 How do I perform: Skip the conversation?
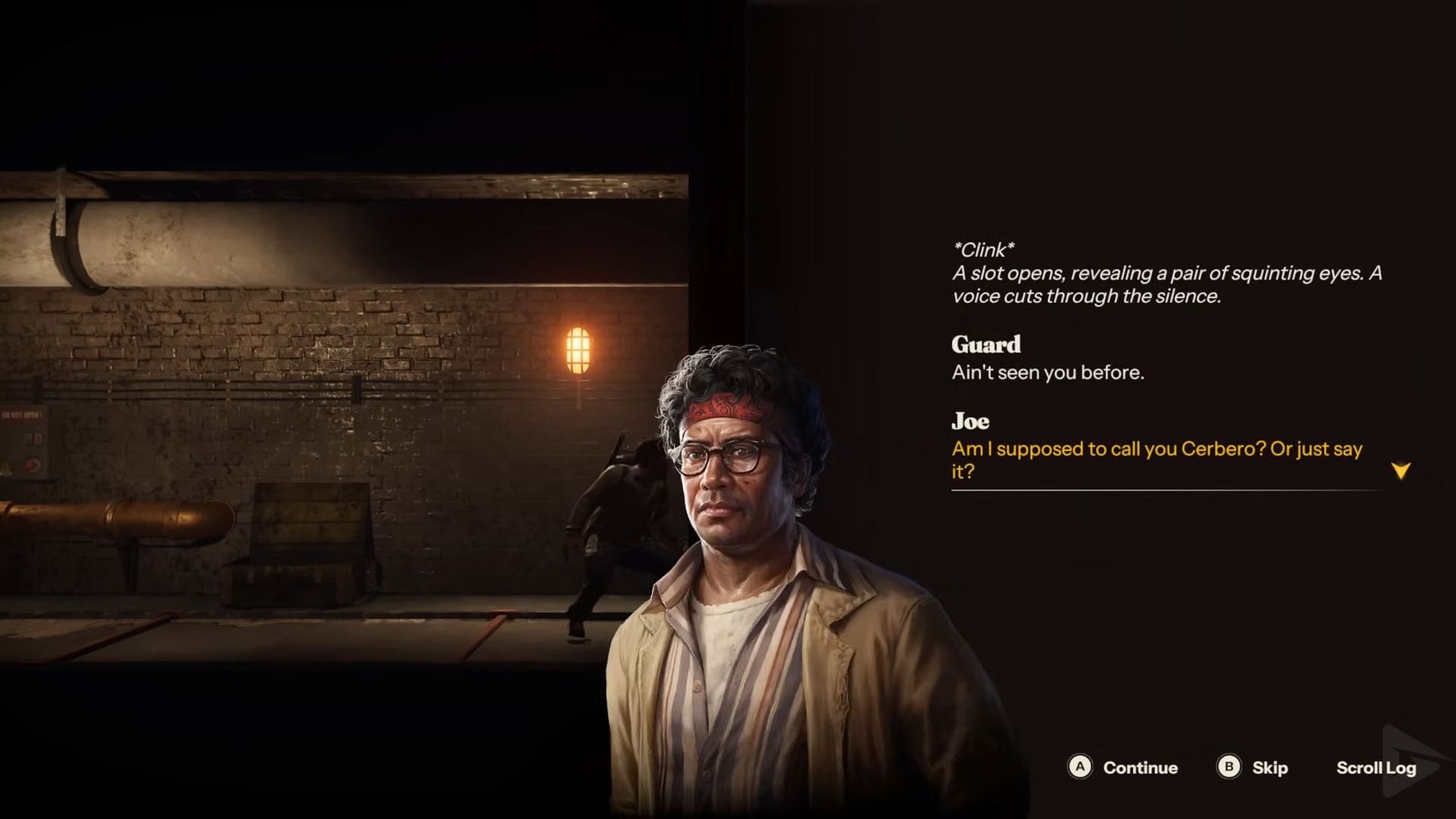coord(1253,767)
